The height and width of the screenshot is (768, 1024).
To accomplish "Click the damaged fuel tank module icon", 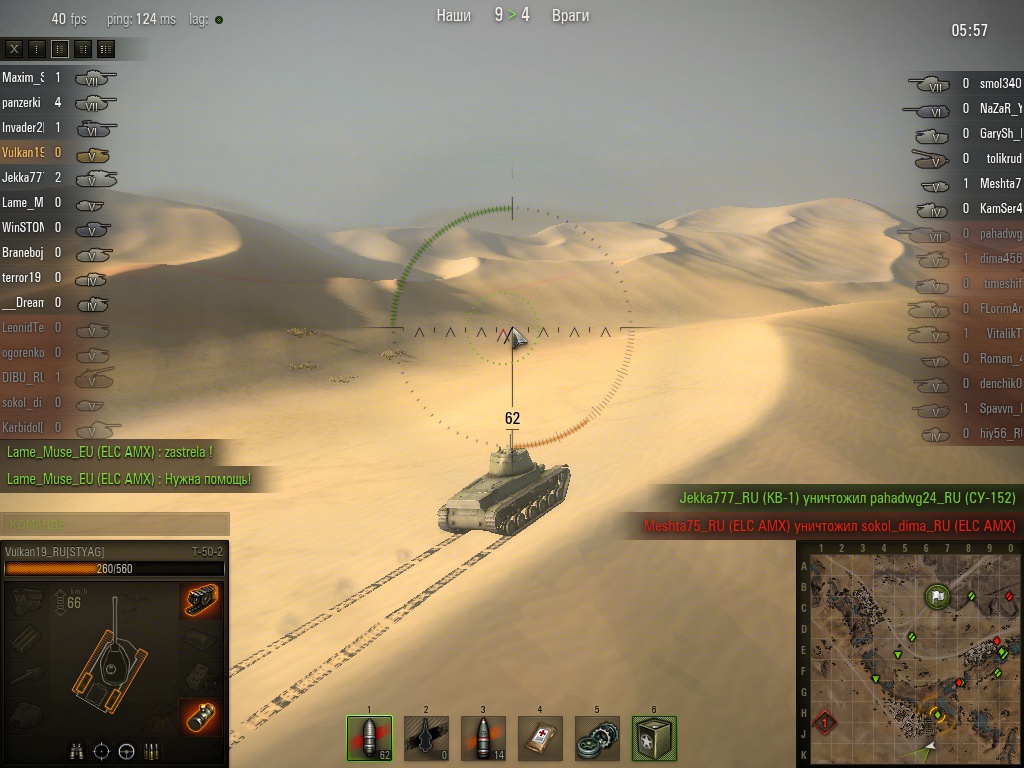I will (x=202, y=717).
